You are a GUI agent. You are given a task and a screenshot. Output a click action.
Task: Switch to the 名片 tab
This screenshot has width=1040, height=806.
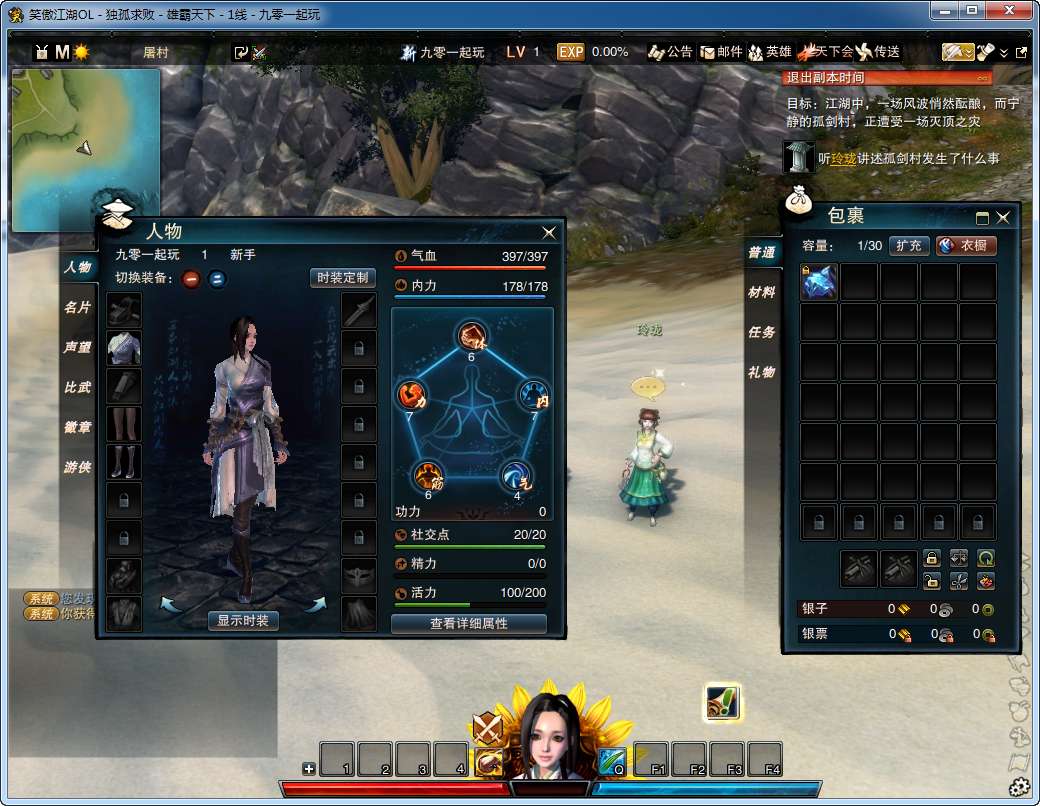point(78,307)
